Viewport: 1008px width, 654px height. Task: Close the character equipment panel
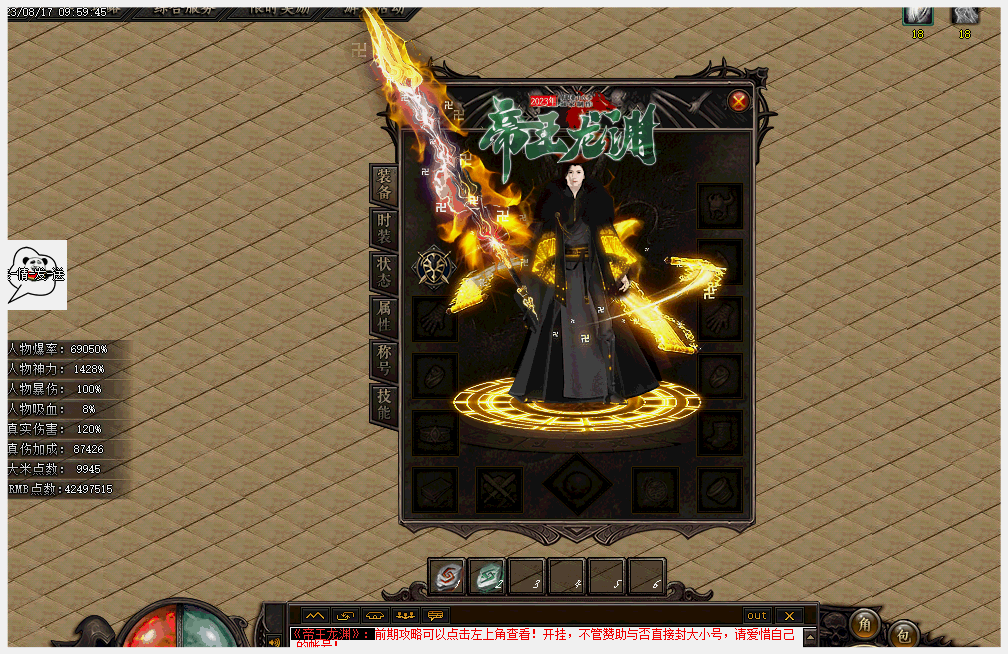pos(739,101)
